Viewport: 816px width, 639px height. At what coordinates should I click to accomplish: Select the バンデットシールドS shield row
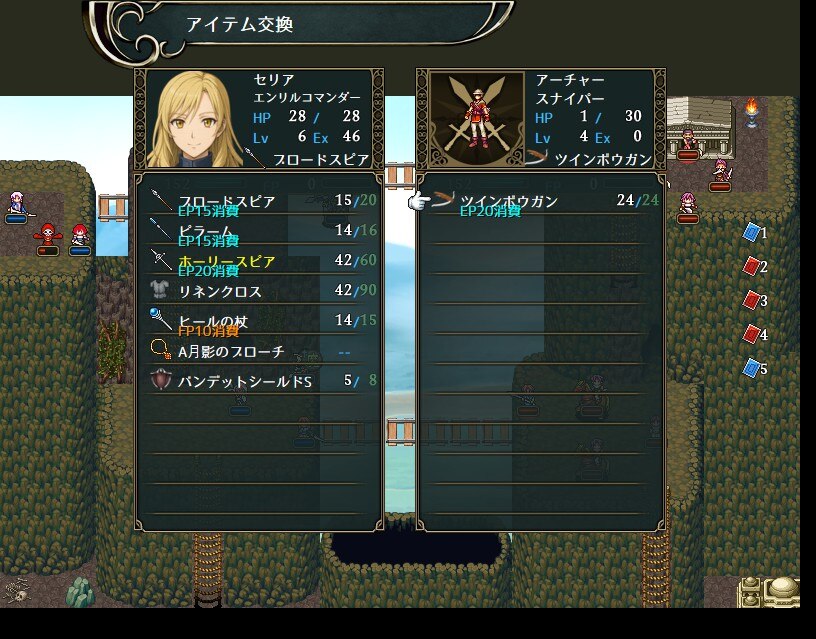258,381
